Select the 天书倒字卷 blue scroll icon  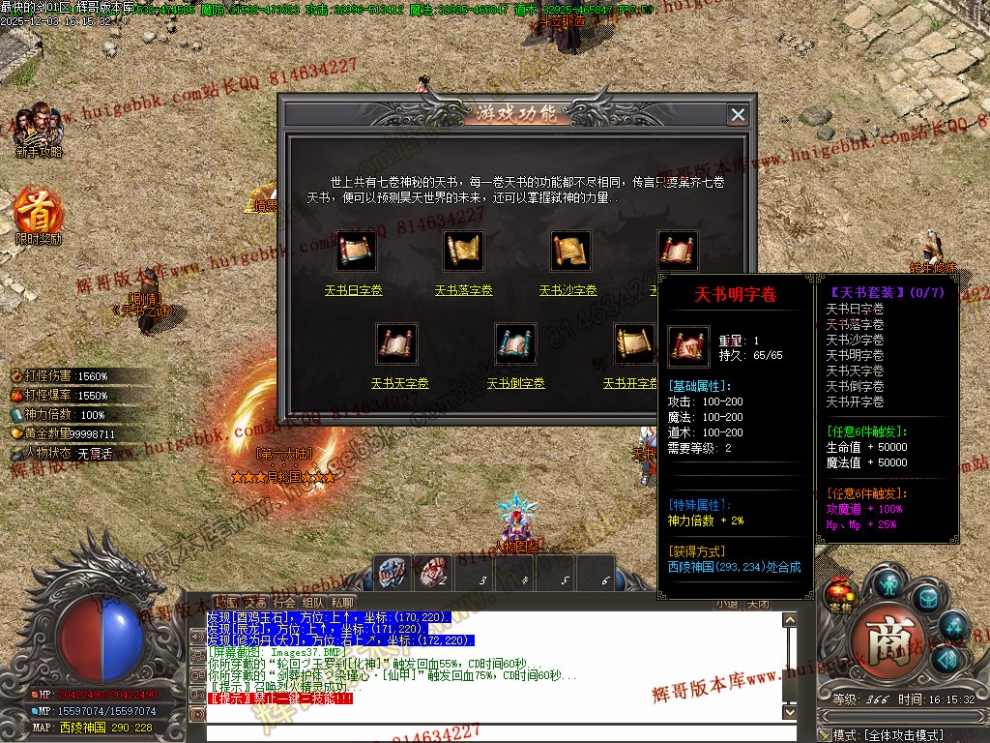pos(516,343)
